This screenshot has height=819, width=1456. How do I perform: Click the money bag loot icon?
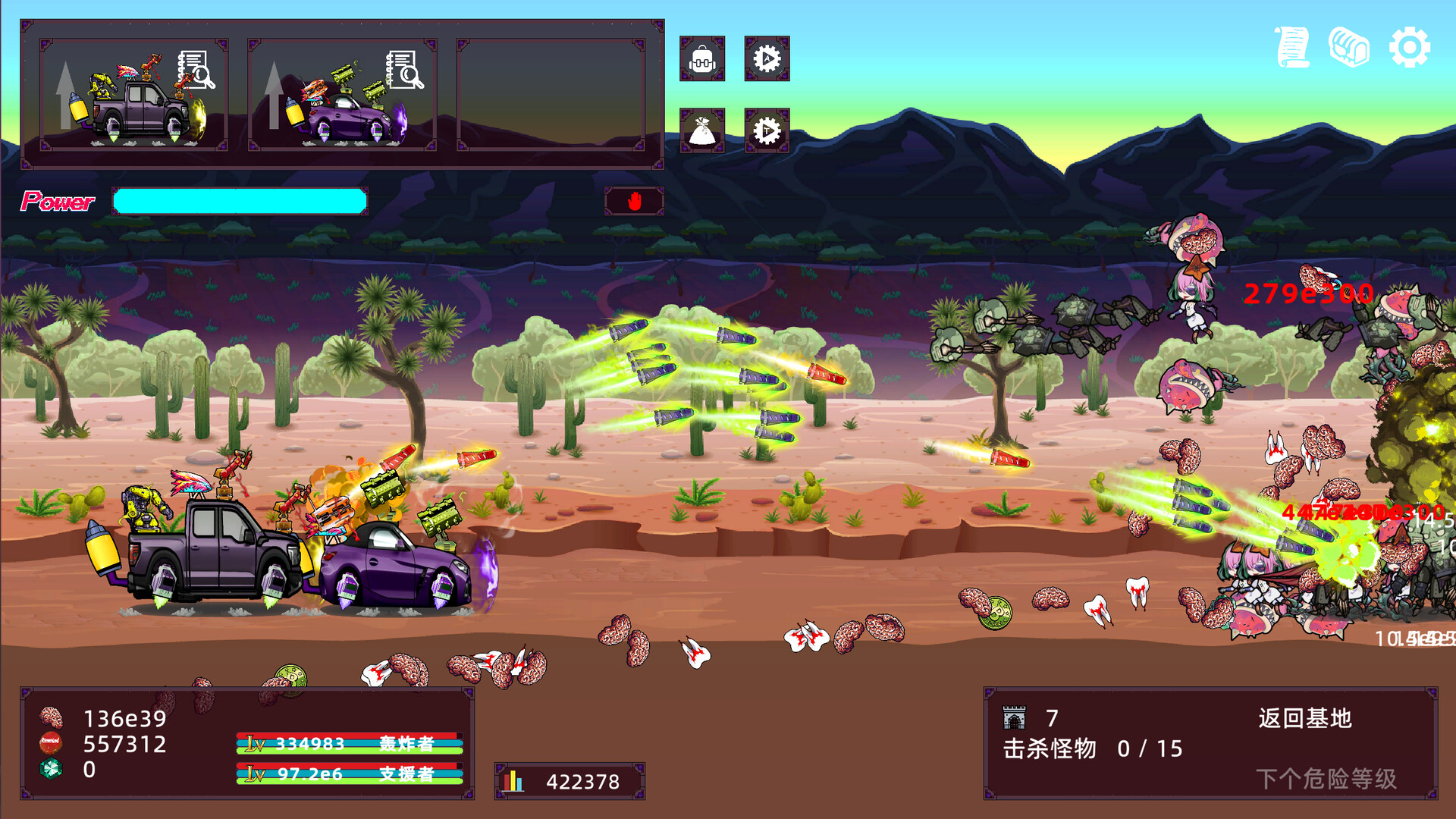704,130
